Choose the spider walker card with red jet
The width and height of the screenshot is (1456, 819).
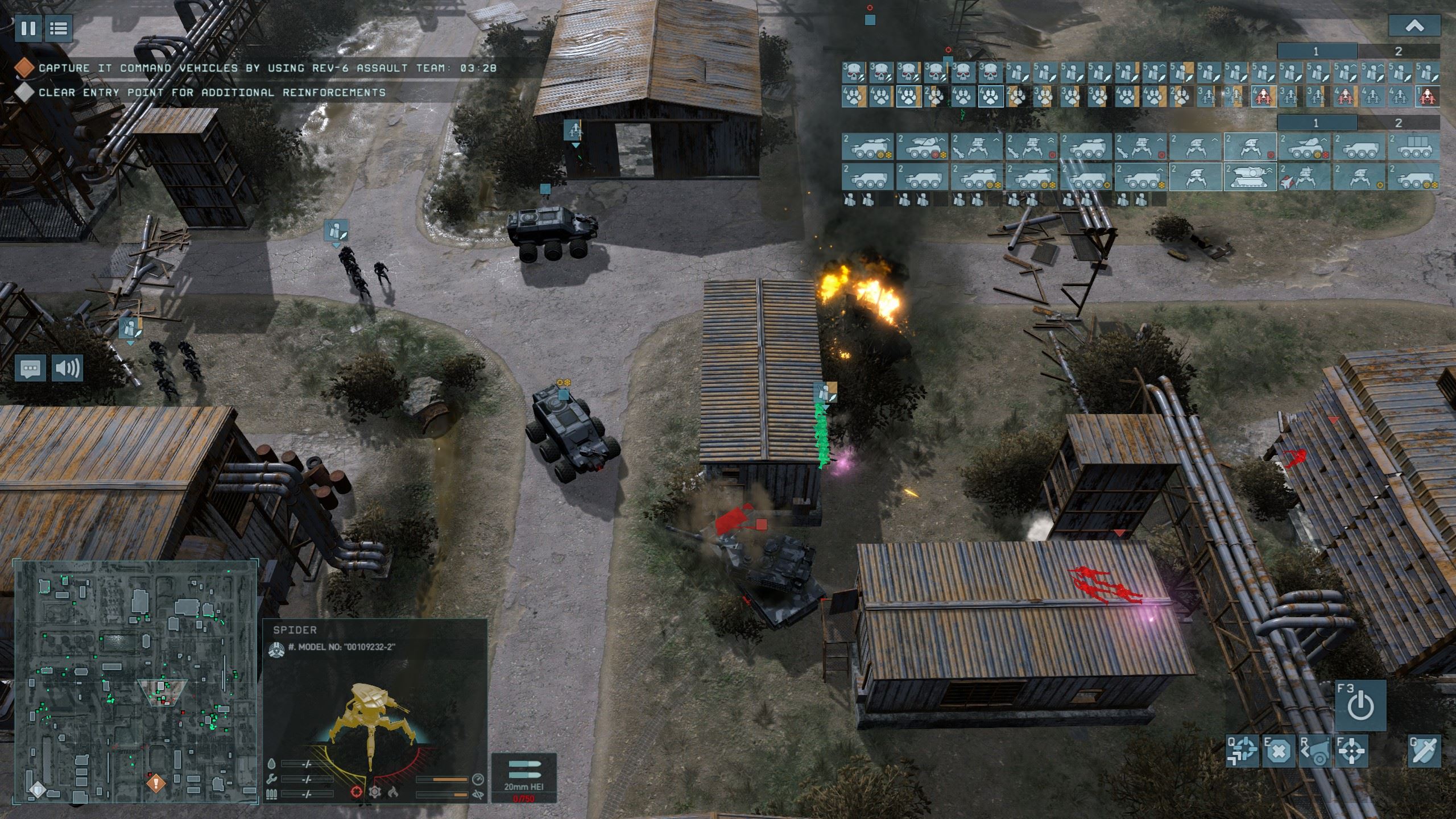click(1305, 176)
